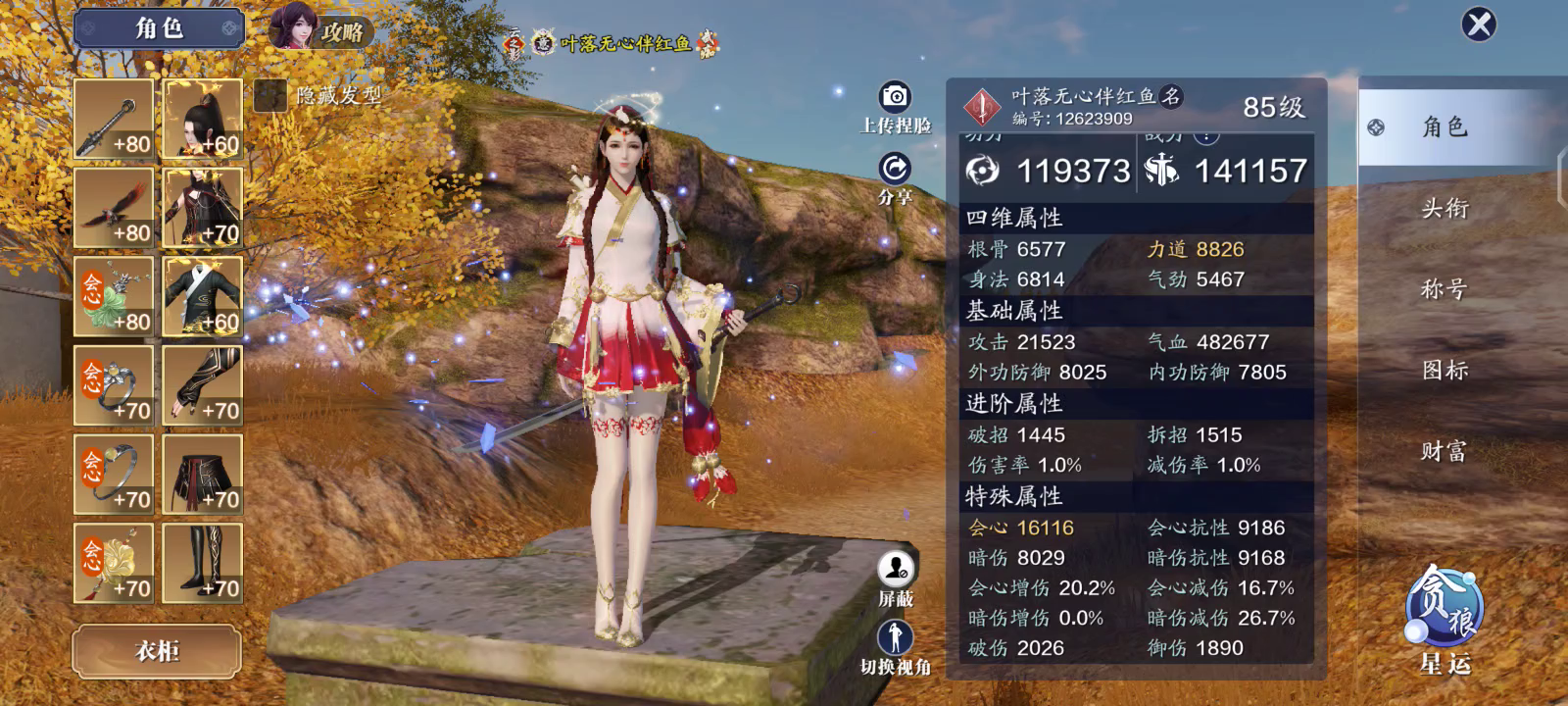Choose the +80 red winged dart slot
Viewport: 1568px width, 706px height.
pos(114,208)
